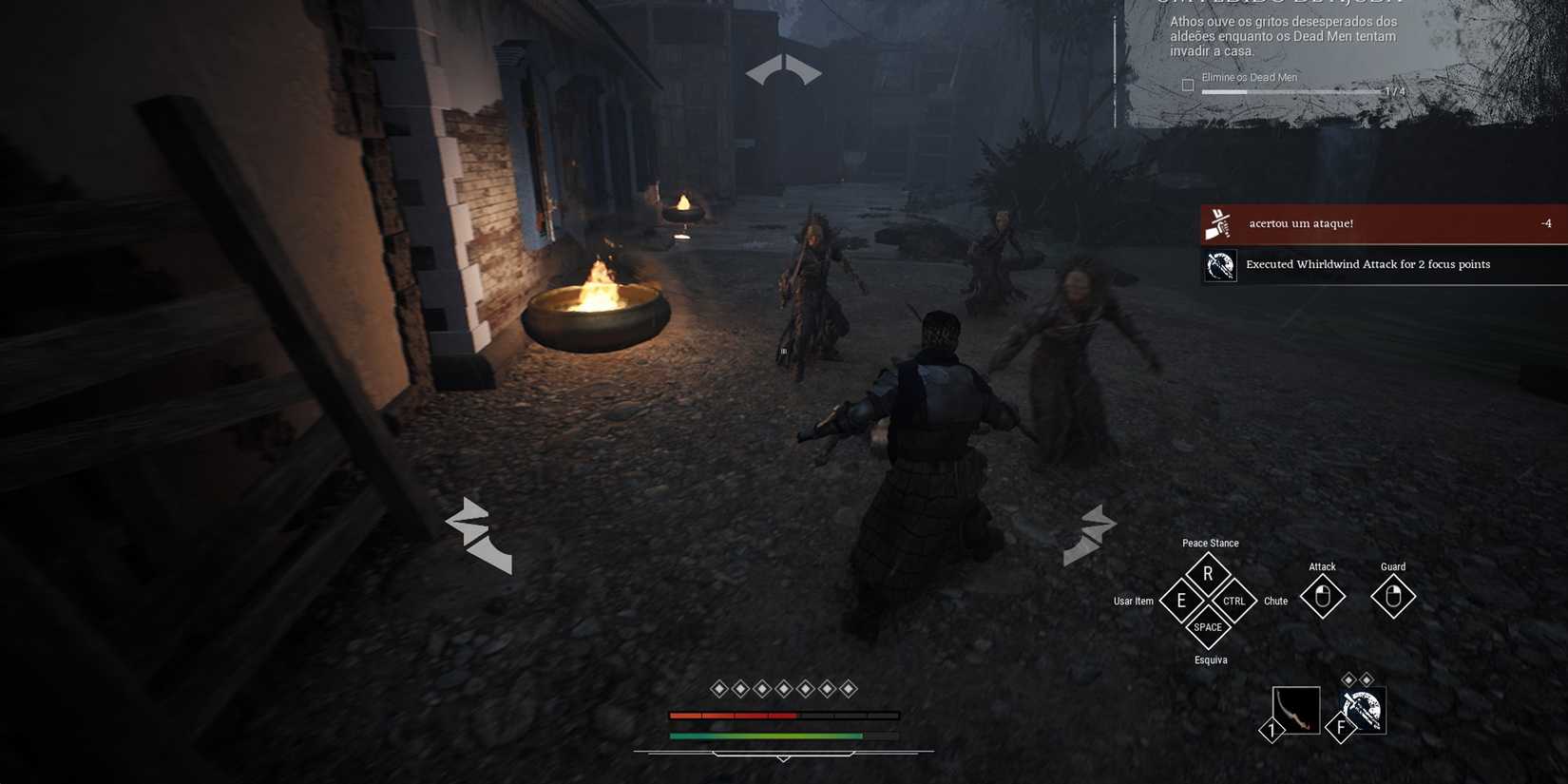Click the Guard mouse button icon
This screenshot has width=1568, height=784.
[1392, 597]
